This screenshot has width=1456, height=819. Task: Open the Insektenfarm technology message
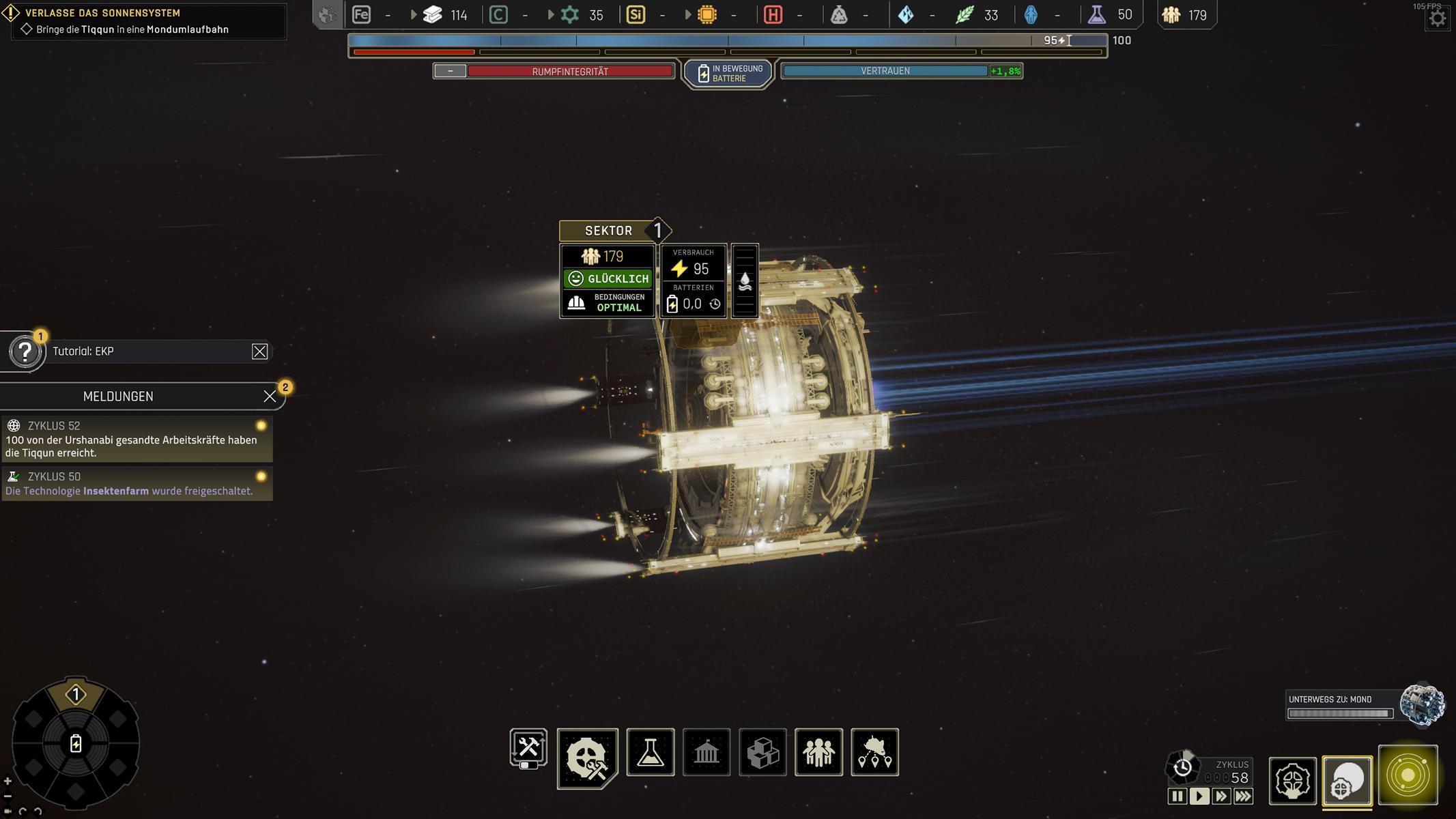pos(137,484)
